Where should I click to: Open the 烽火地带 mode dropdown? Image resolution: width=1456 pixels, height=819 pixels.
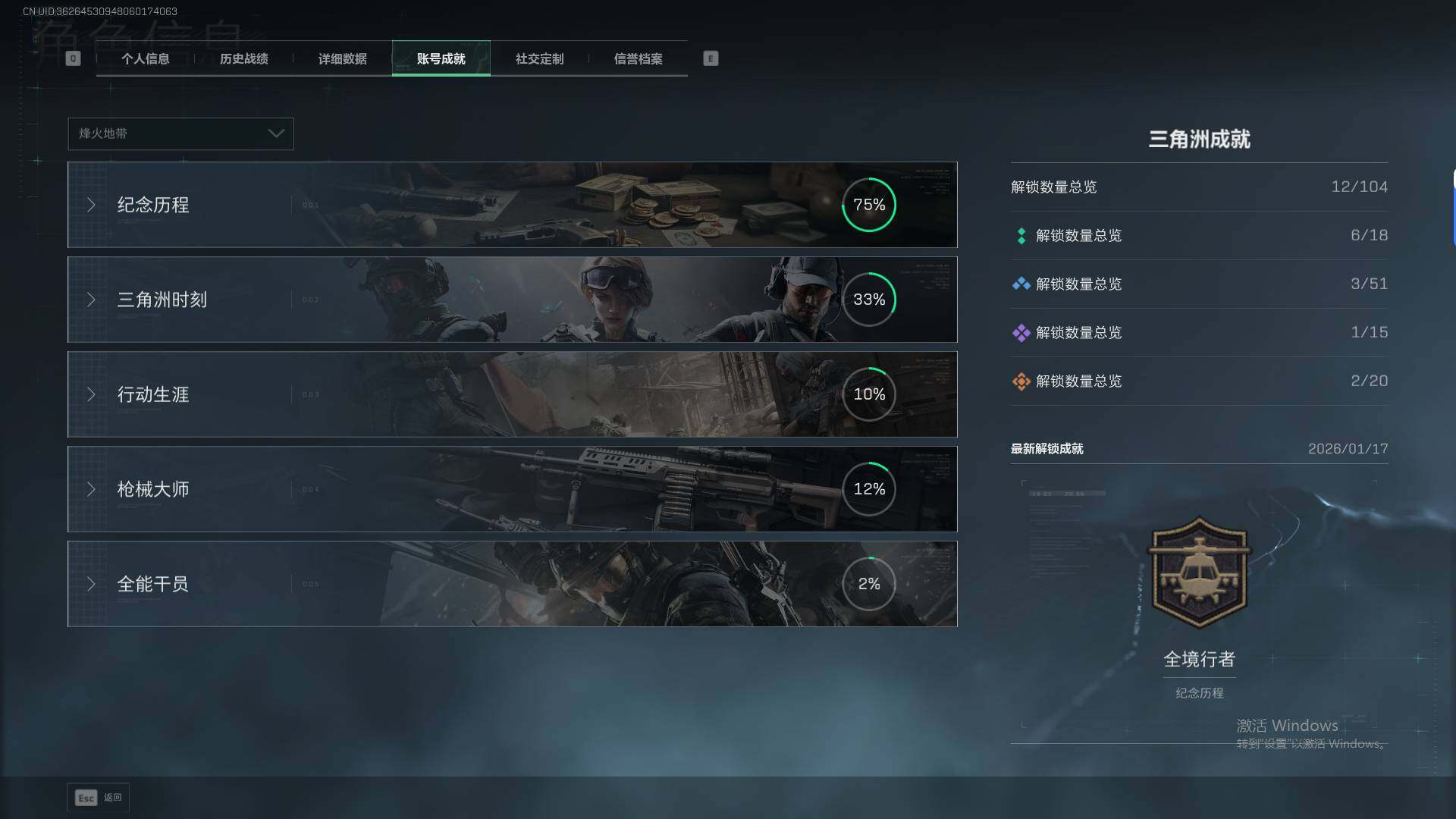(180, 133)
